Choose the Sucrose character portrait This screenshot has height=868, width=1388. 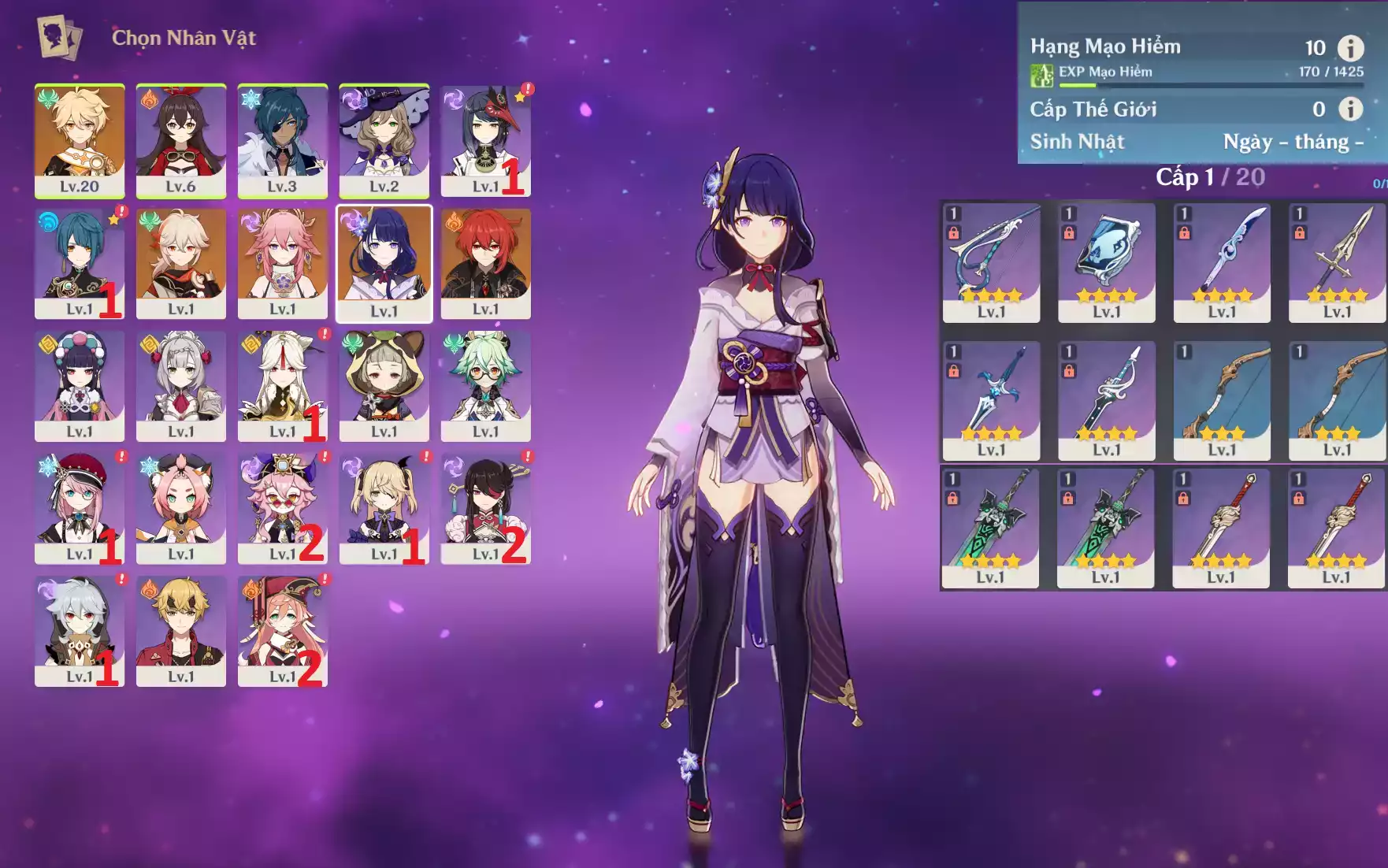[485, 386]
